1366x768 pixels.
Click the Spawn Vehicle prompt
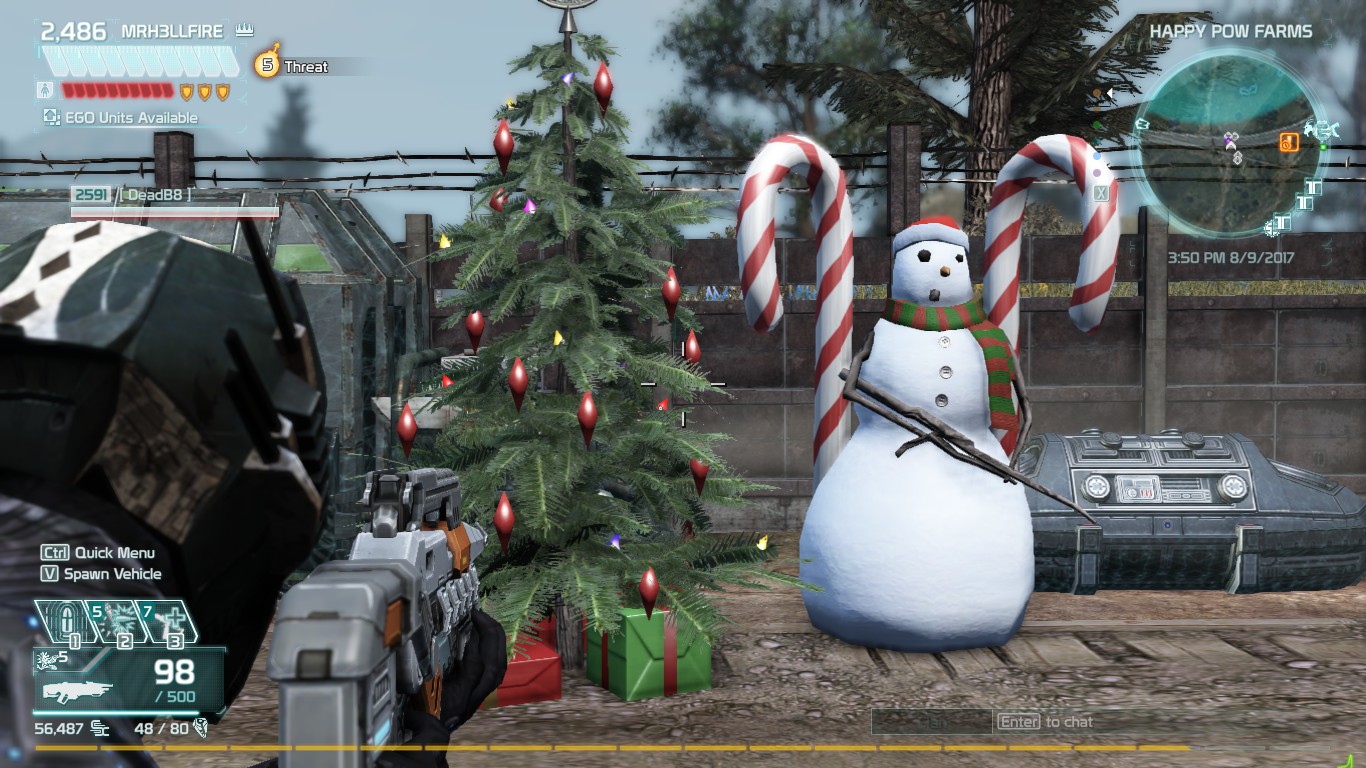click(100, 574)
